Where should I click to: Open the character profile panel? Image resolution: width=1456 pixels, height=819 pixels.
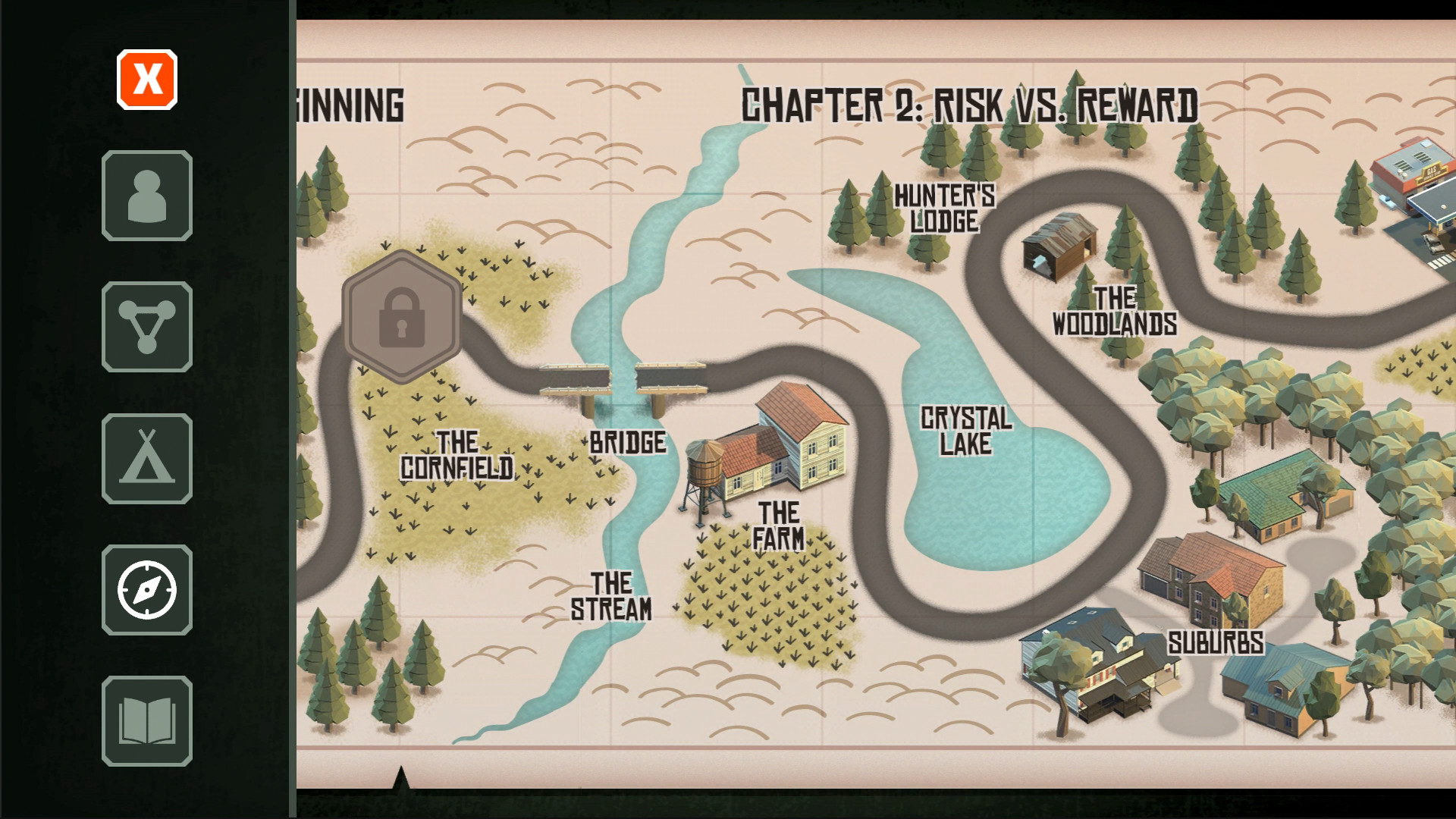pos(146,194)
